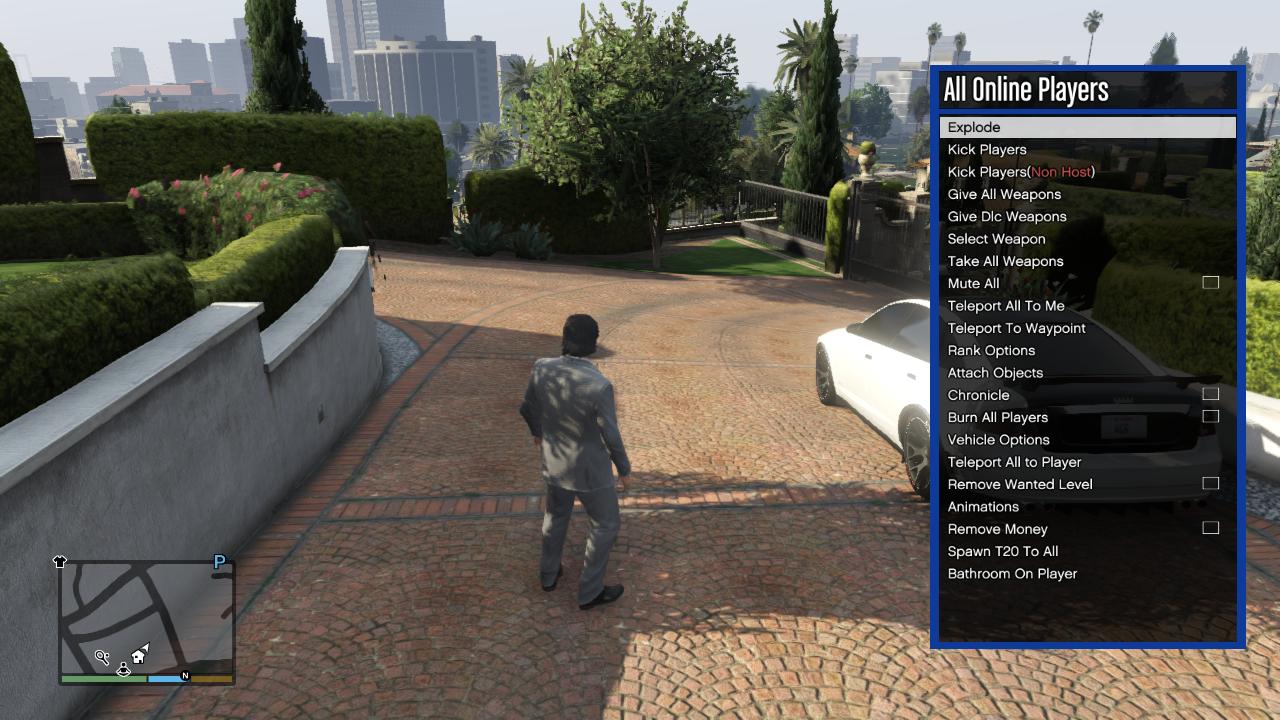Activate Teleport All To Me

pos(1006,306)
